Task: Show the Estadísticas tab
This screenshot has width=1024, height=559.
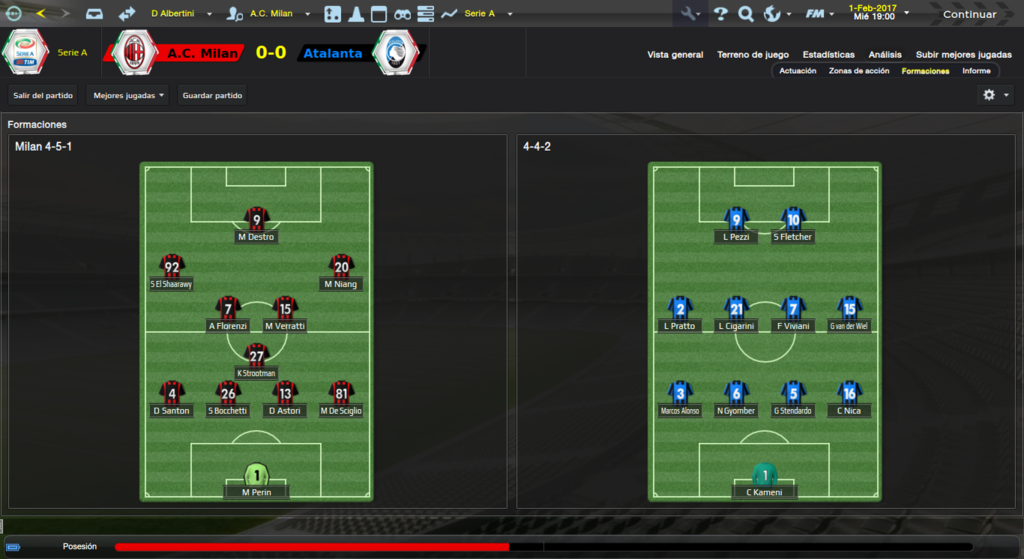Action: point(829,55)
